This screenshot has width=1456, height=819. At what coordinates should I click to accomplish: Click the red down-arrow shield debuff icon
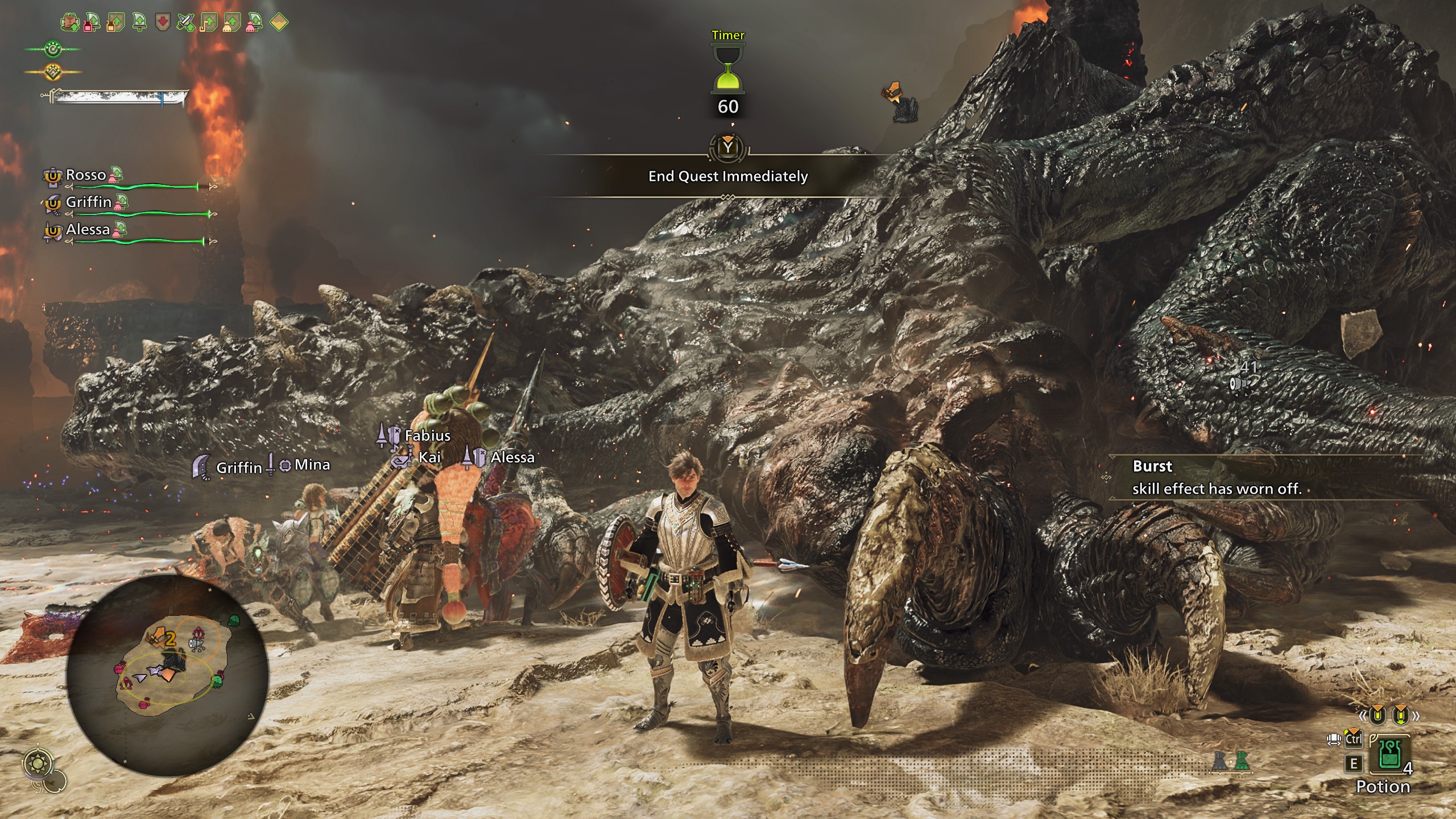pos(163,23)
